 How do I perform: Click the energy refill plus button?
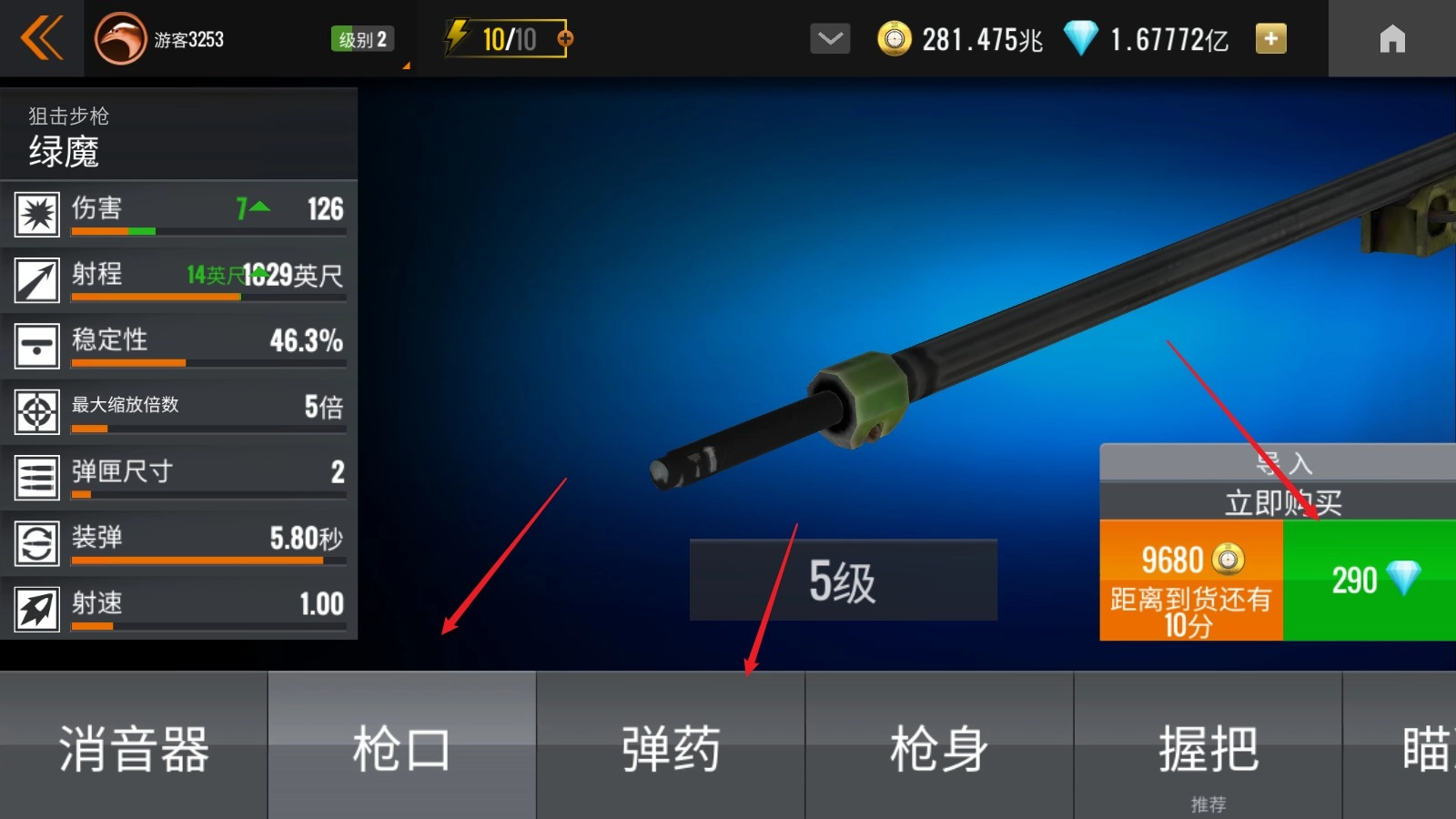566,38
